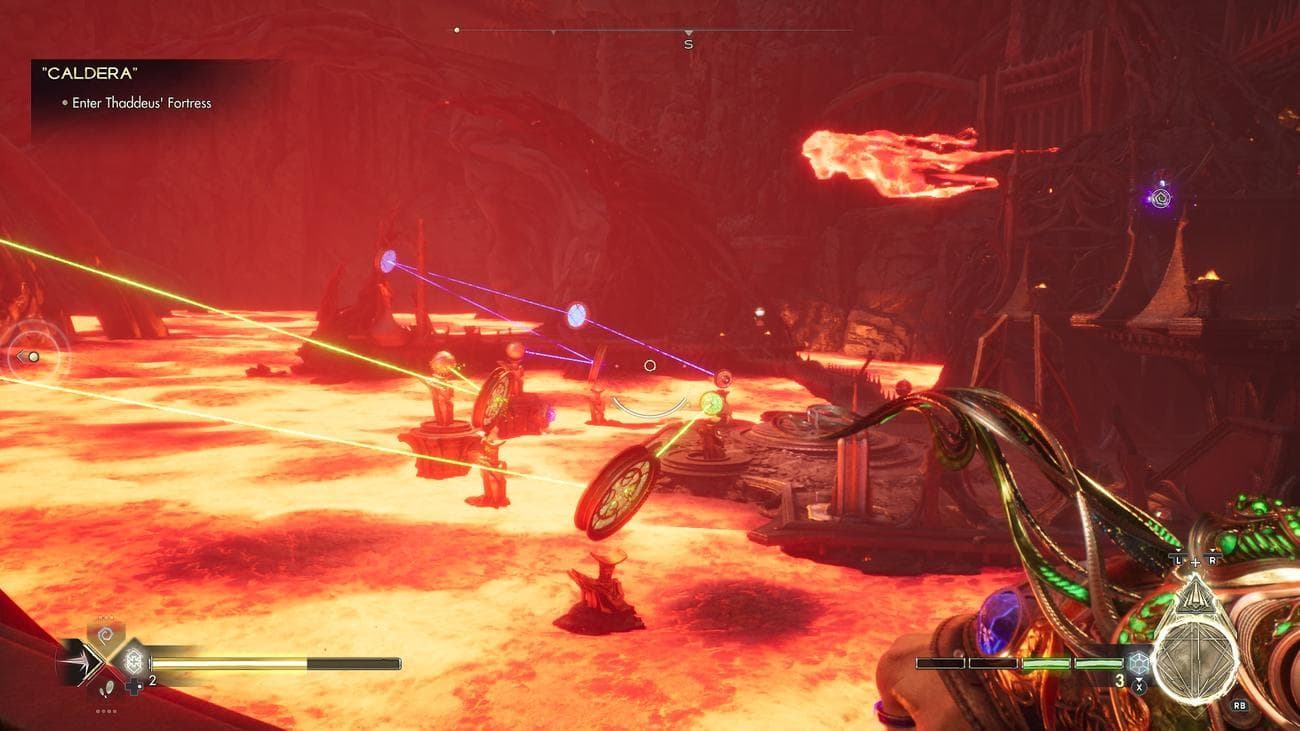Click the S heading letter on the compass

click(687, 44)
